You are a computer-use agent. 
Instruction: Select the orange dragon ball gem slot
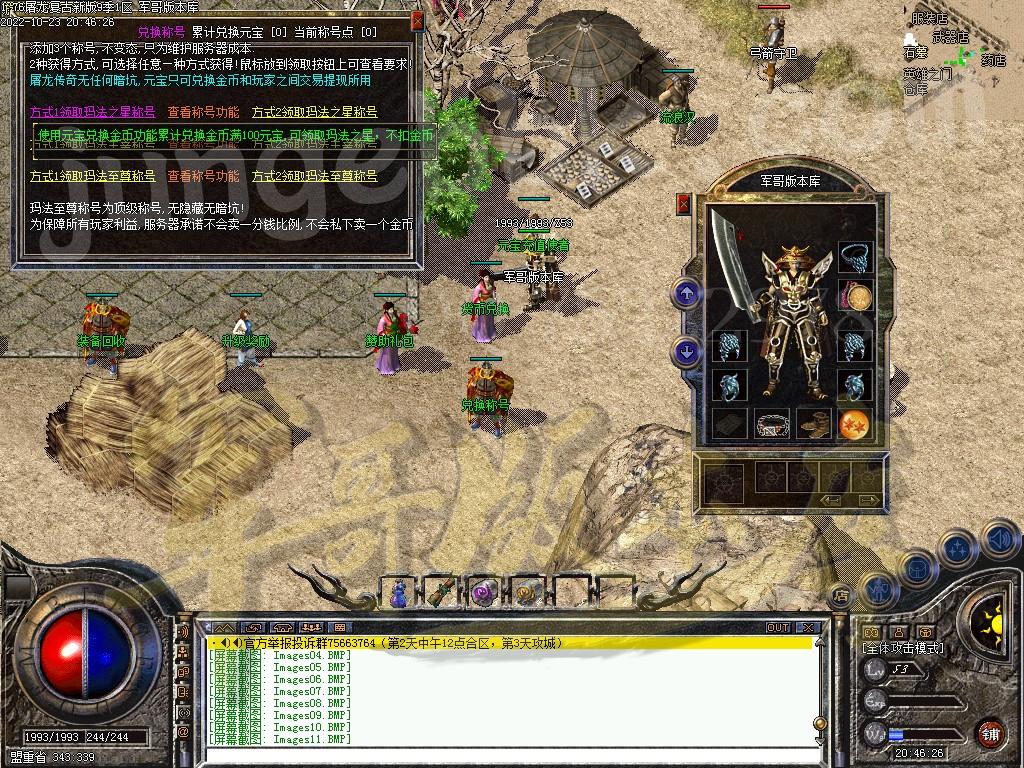[x=855, y=424]
